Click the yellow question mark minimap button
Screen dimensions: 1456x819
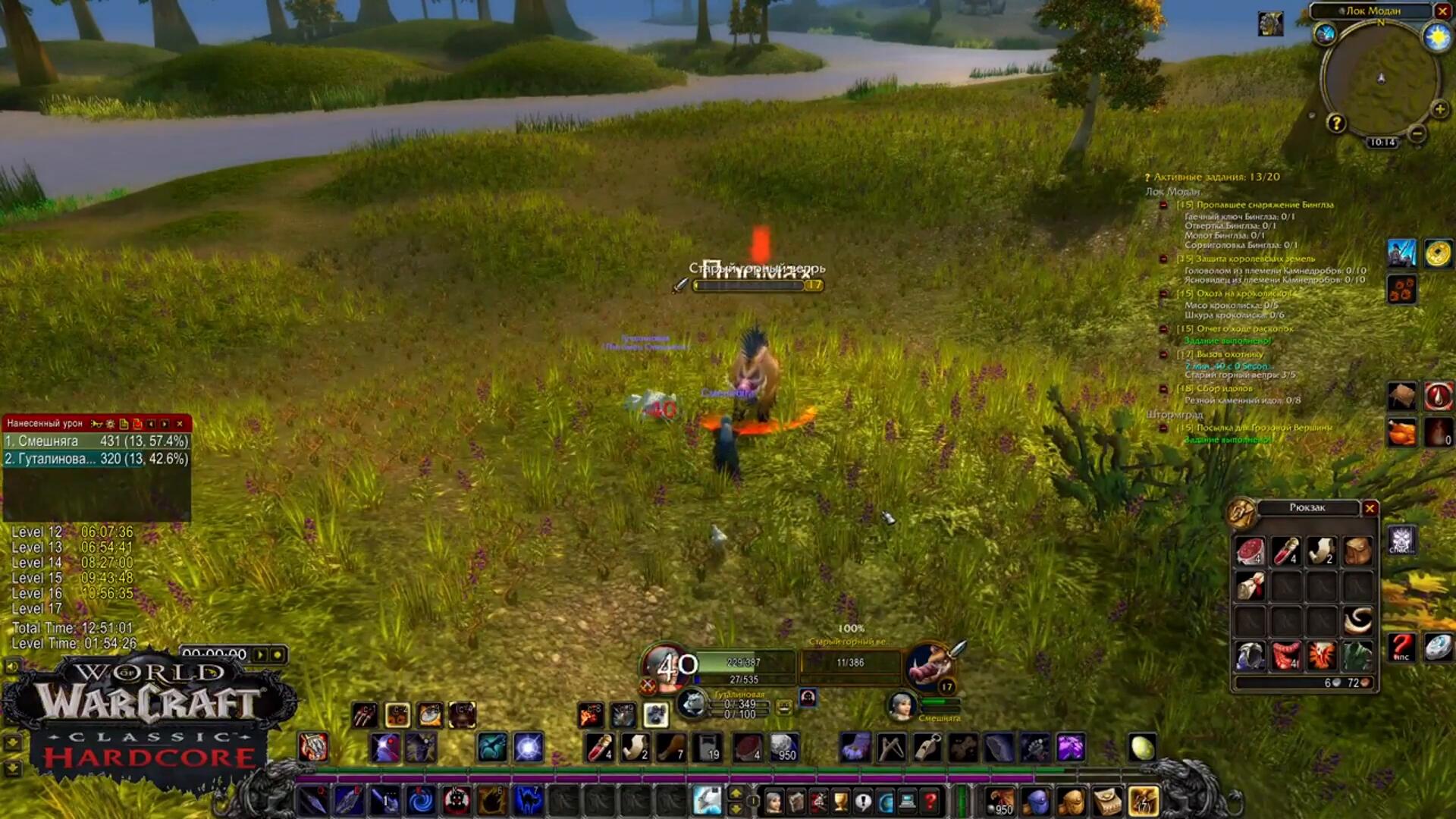click(1336, 123)
